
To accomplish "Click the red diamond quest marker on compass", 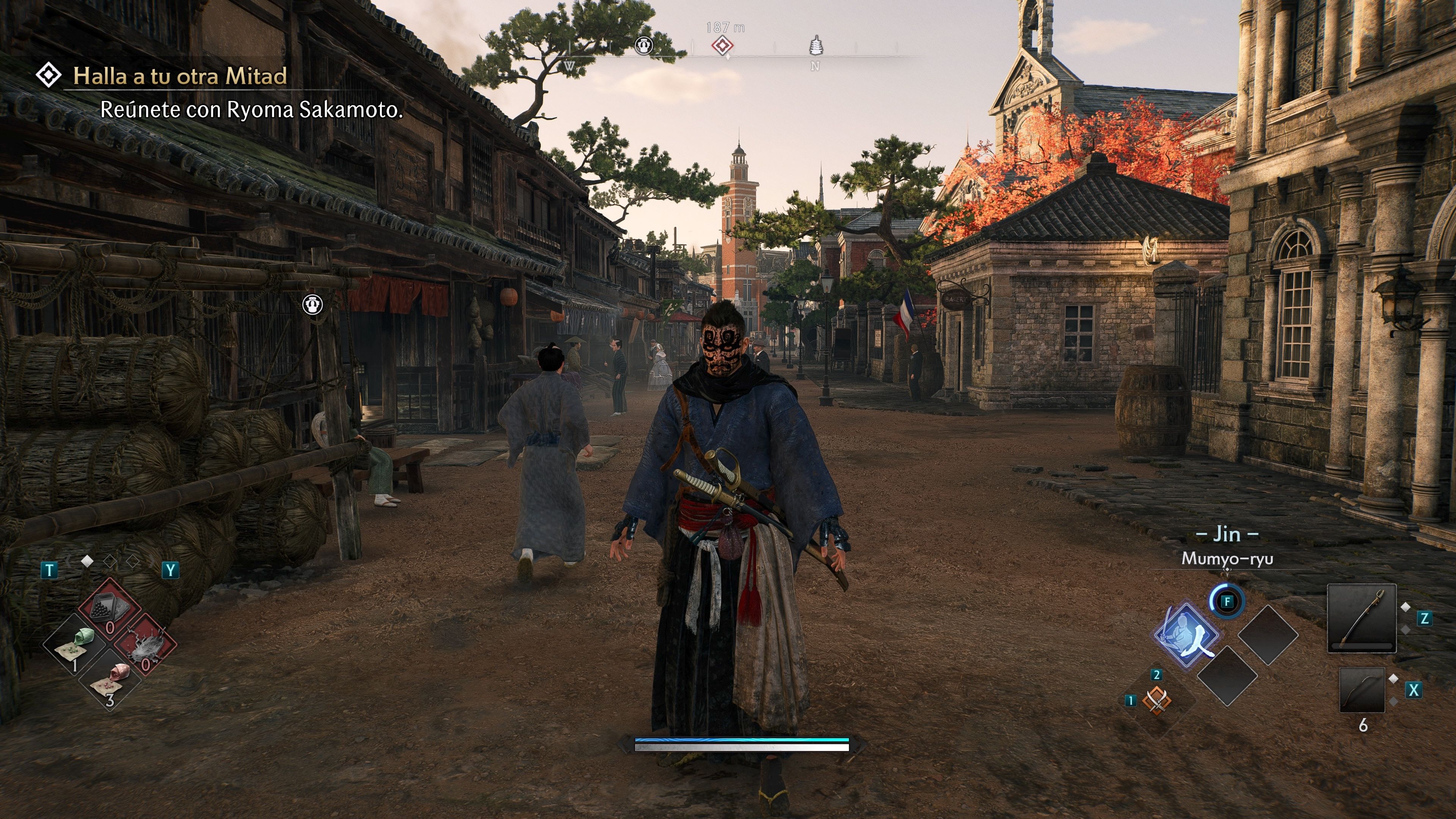I will (722, 45).
